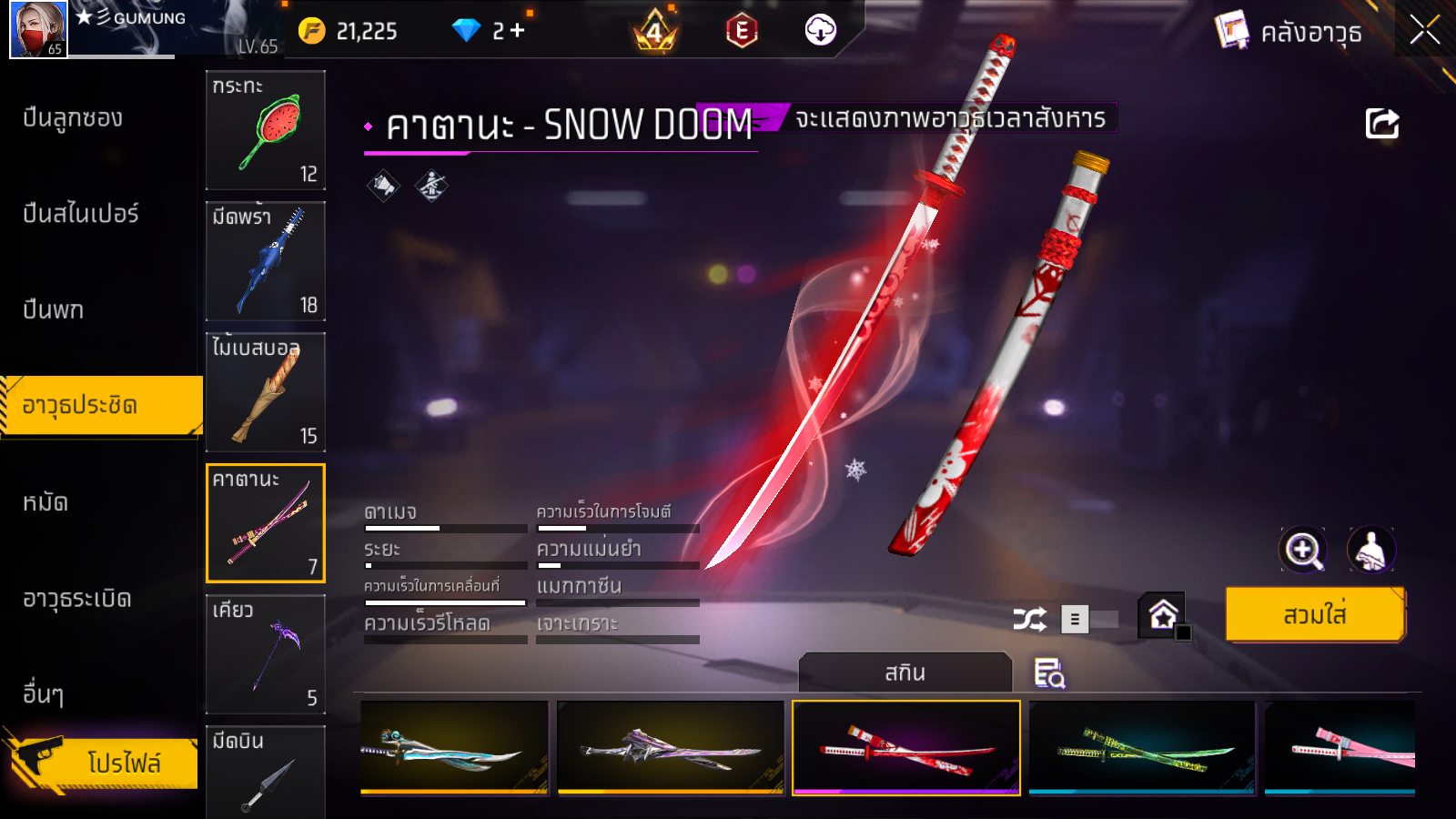The height and width of the screenshot is (819, 1456).
Task: Select the pink katana skin thumbnail
Action: [x=1340, y=747]
